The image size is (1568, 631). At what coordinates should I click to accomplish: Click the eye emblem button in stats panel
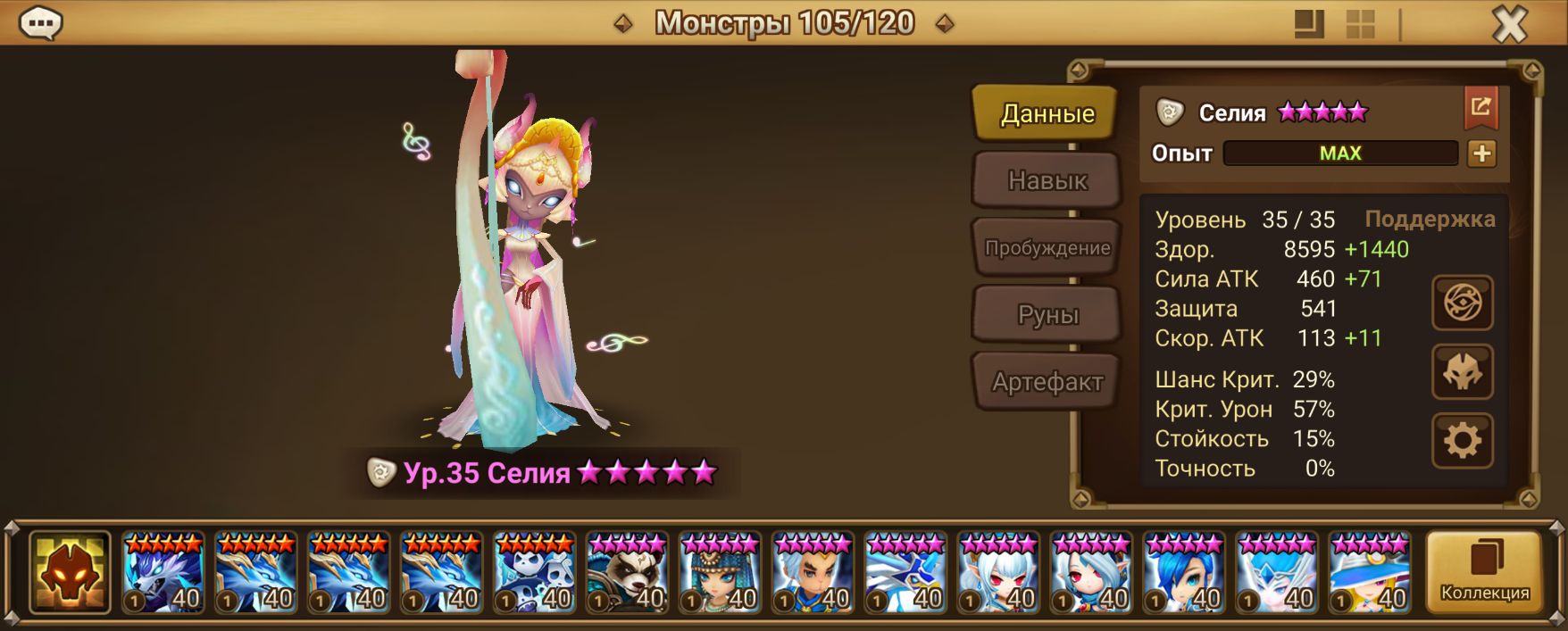1462,303
